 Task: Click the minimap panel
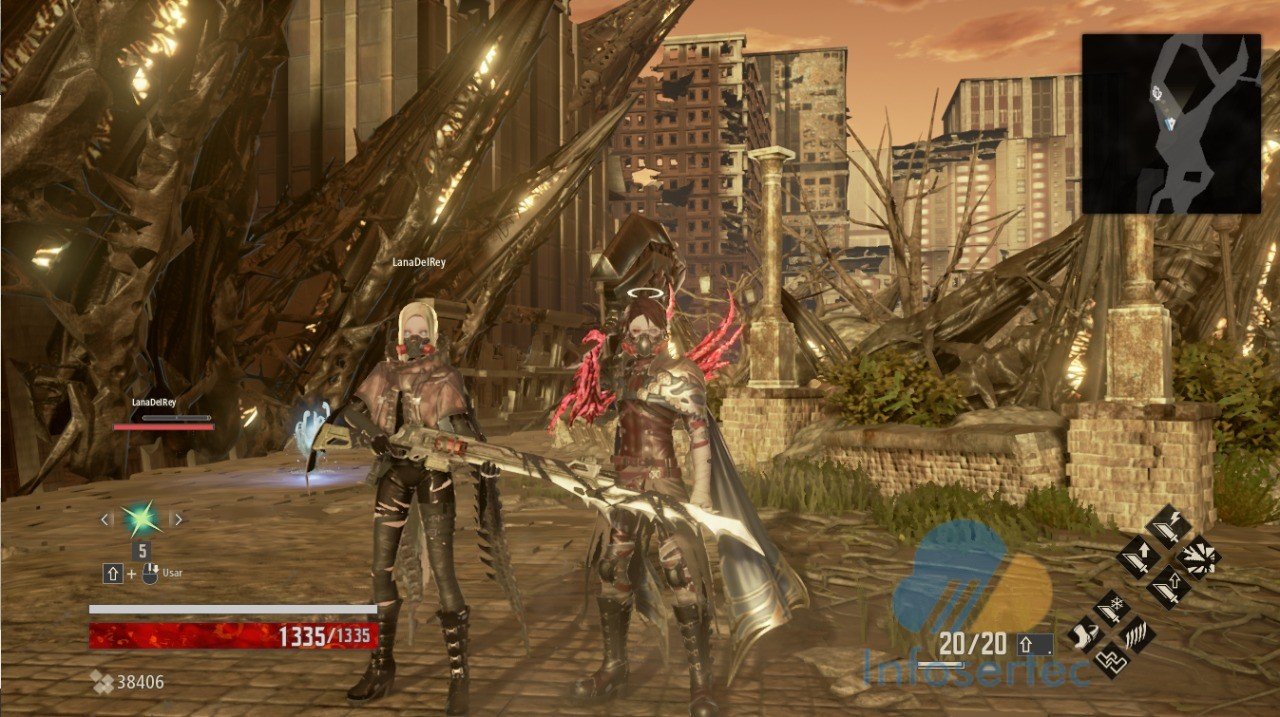(1171, 124)
